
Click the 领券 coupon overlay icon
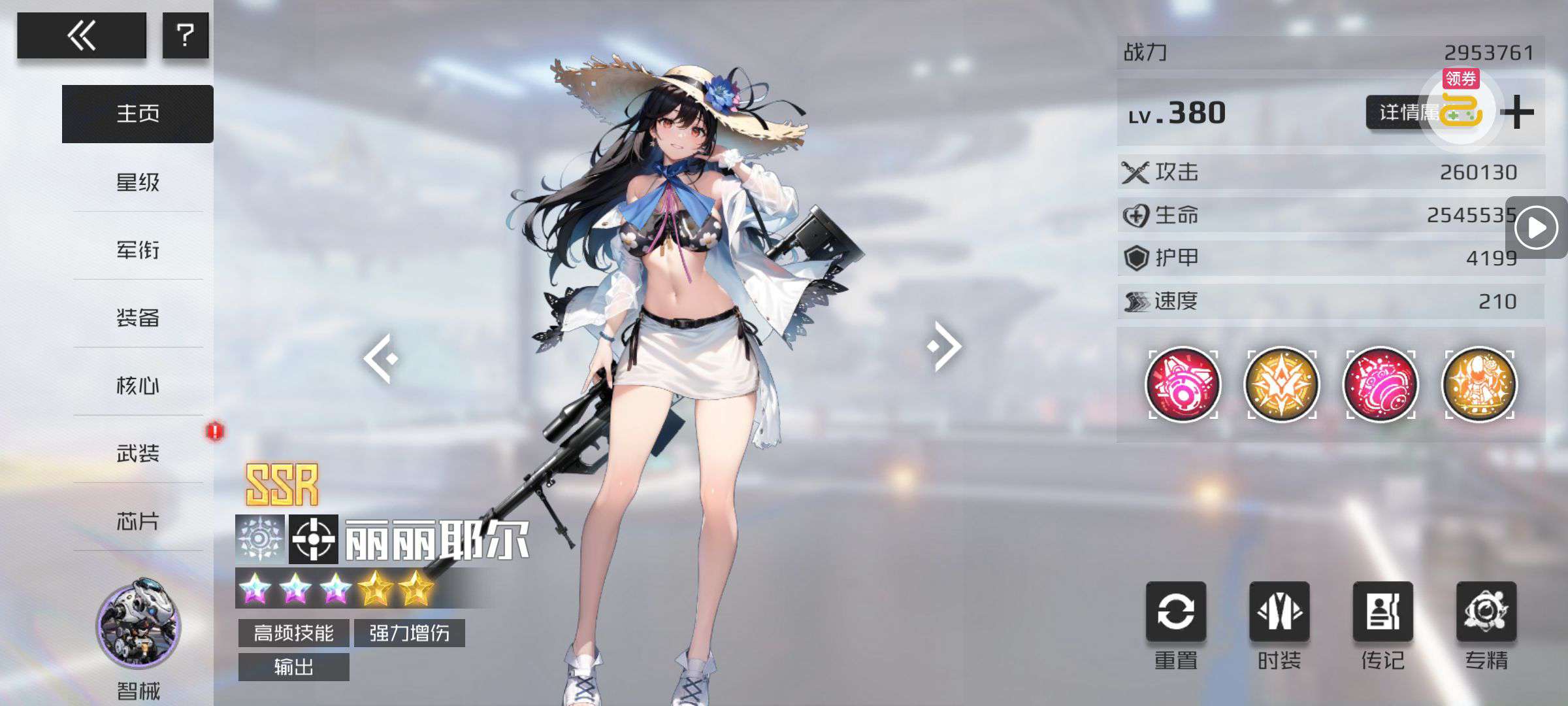click(x=1462, y=108)
